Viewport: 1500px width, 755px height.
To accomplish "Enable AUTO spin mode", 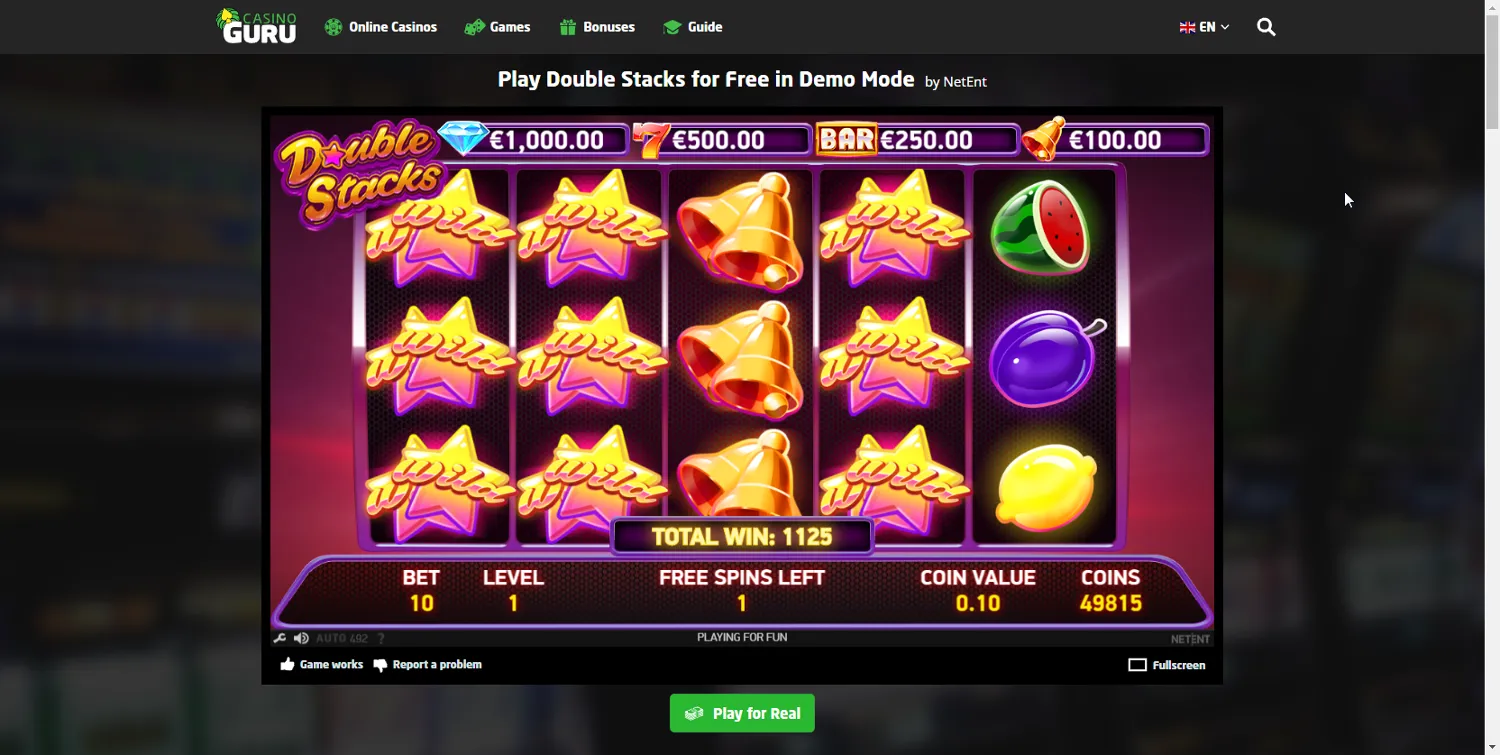I will point(331,637).
